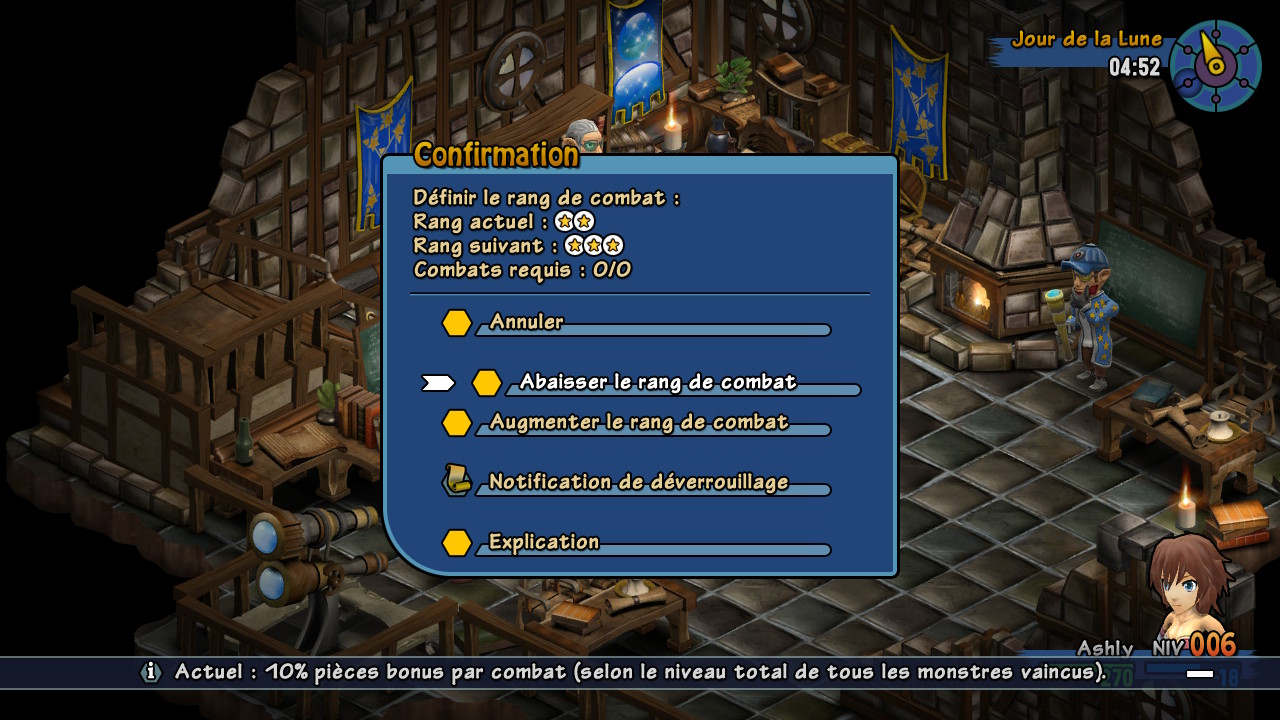The height and width of the screenshot is (720, 1280).
Task: Select the Annuler option
Action: [527, 322]
